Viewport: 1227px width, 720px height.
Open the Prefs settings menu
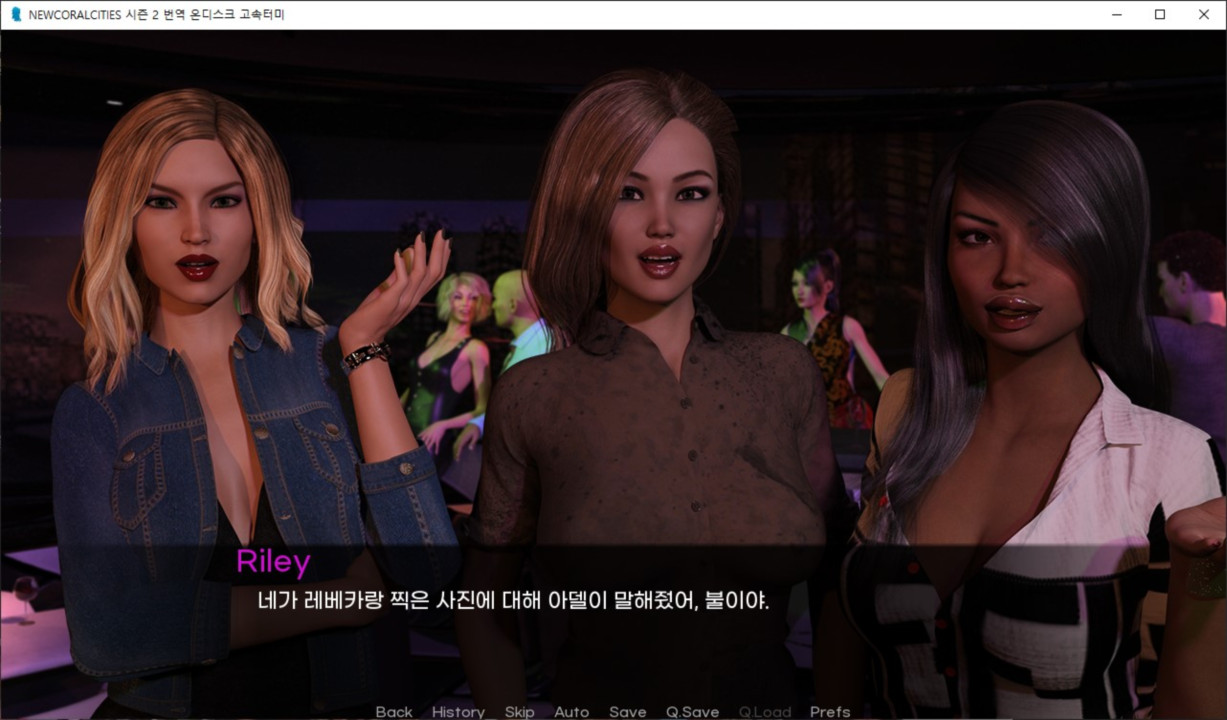[830, 712]
